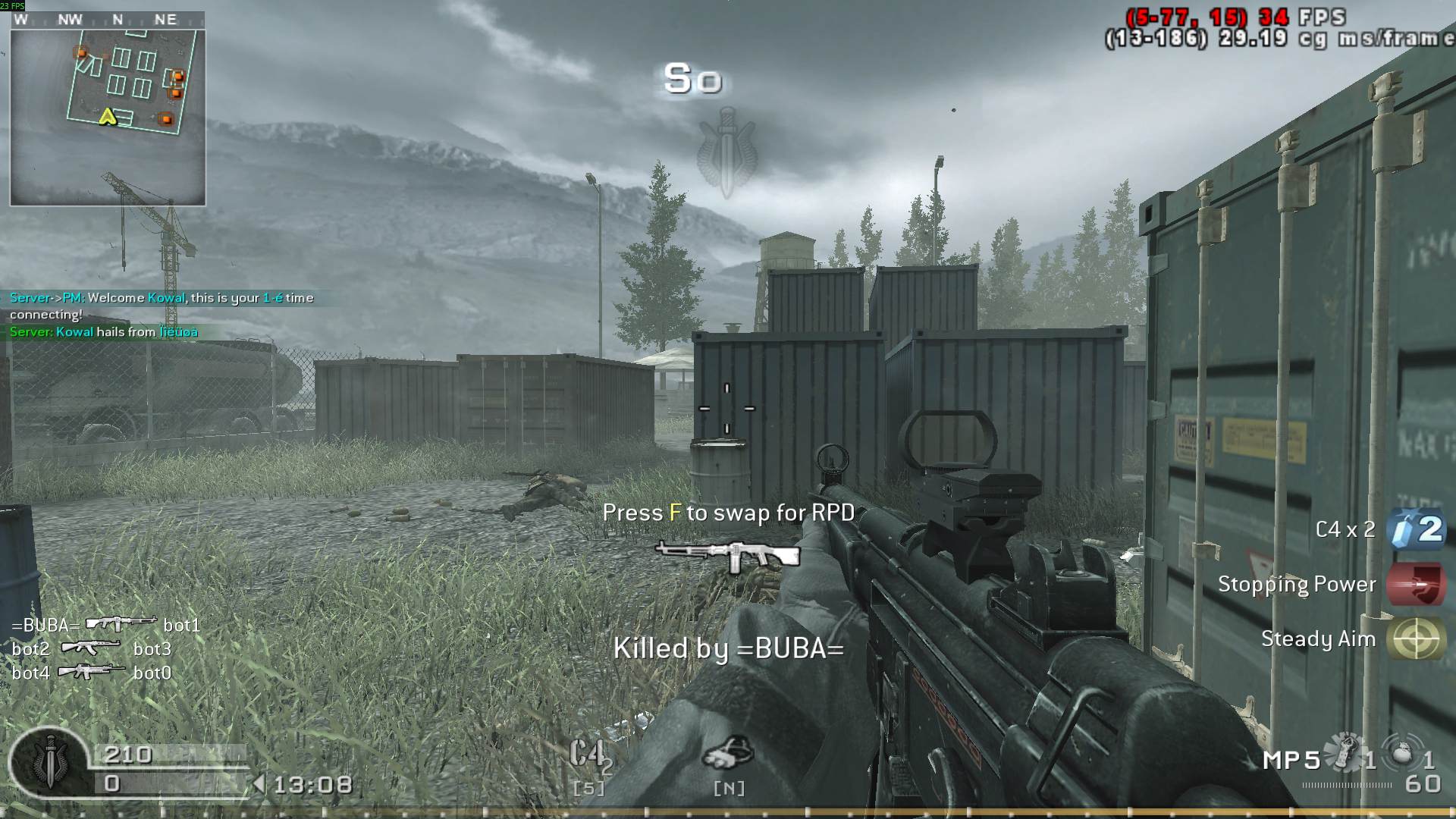
Task: Click the health bar above the ammo count
Action: point(171,755)
